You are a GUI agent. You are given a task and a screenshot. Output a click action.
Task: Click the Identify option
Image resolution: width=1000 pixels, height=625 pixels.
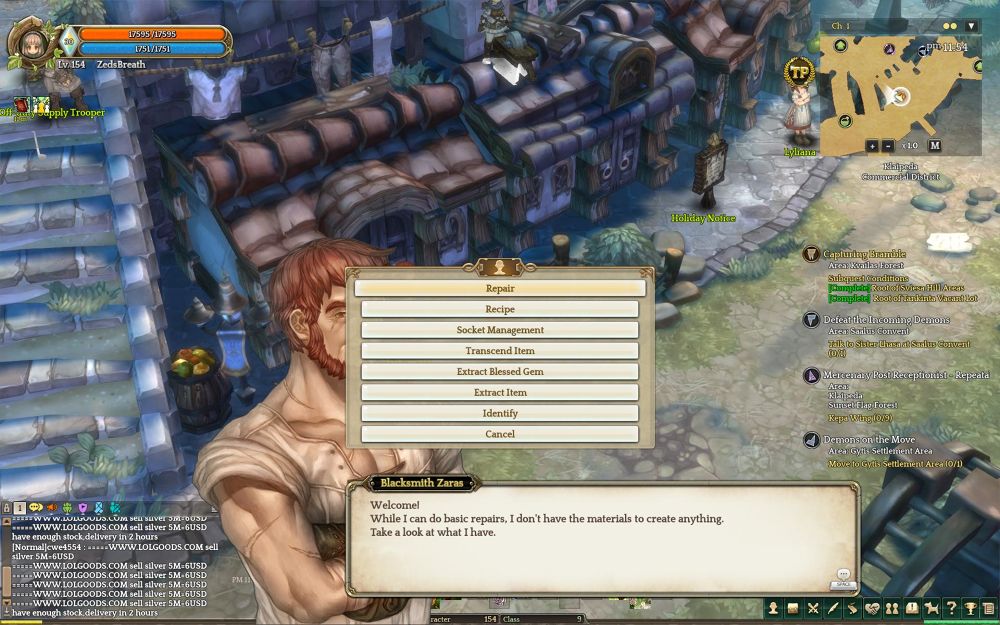coord(500,413)
